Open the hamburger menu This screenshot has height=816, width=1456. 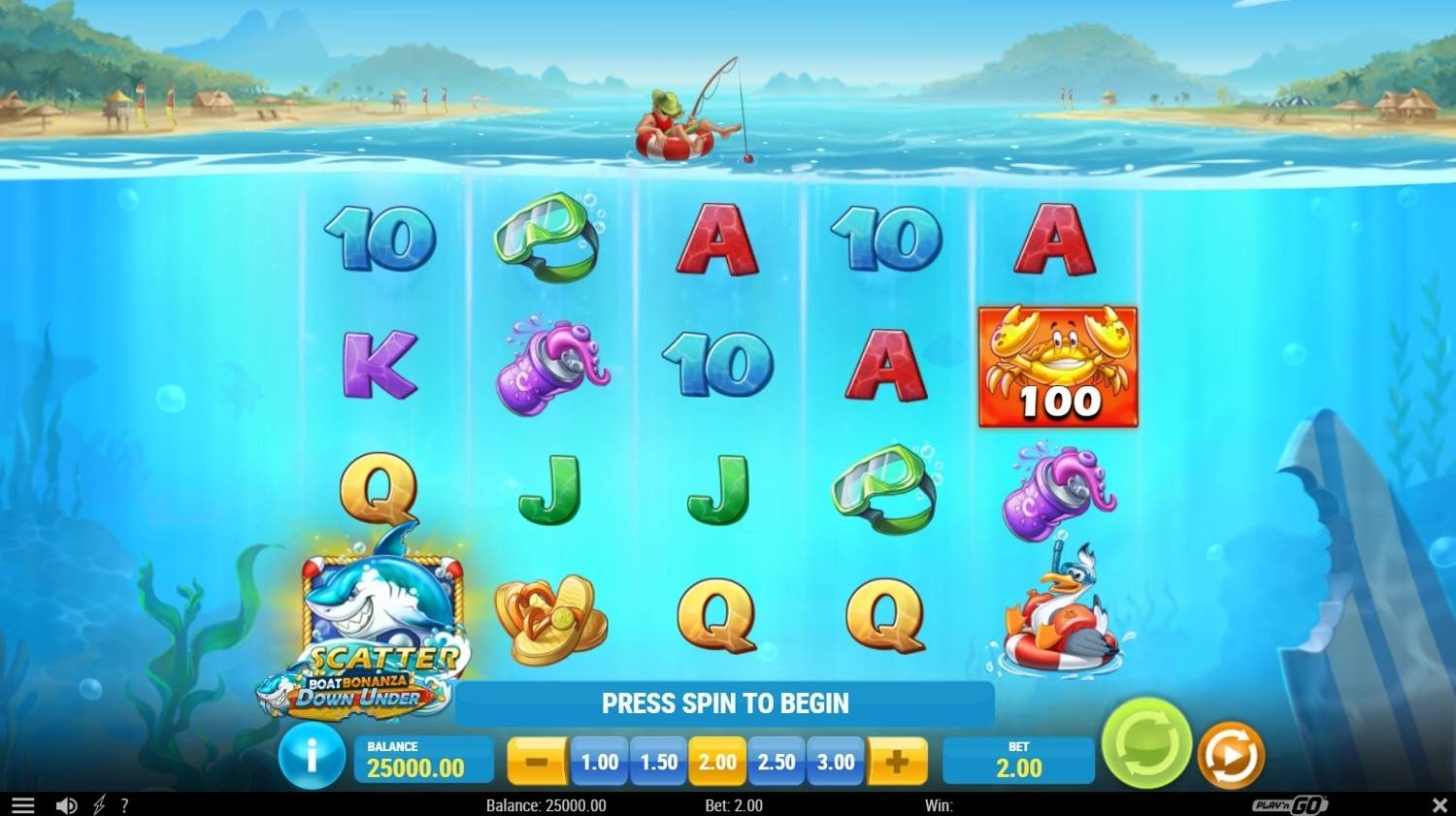pyautogui.click(x=21, y=805)
